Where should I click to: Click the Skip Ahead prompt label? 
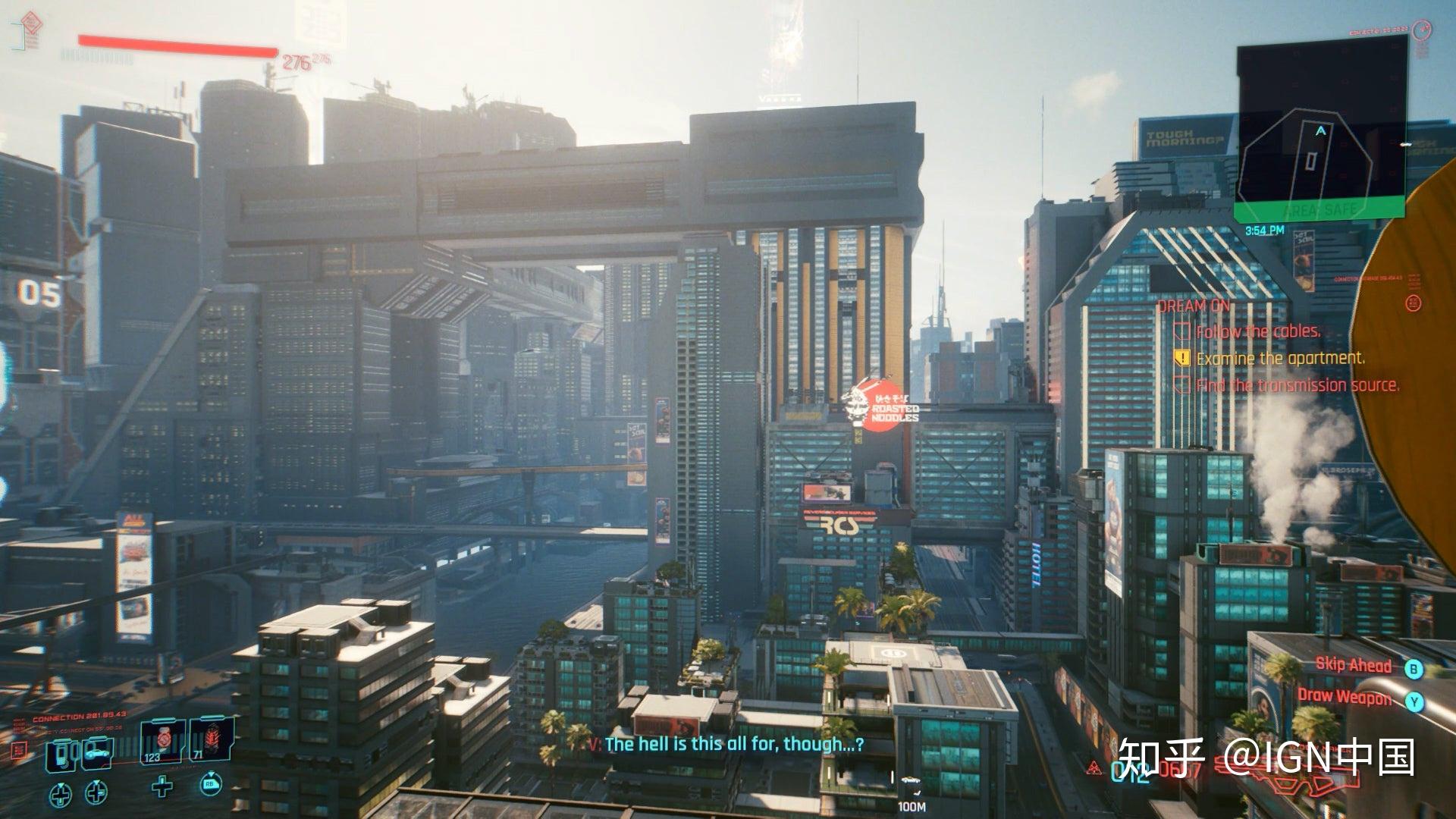1354,665
